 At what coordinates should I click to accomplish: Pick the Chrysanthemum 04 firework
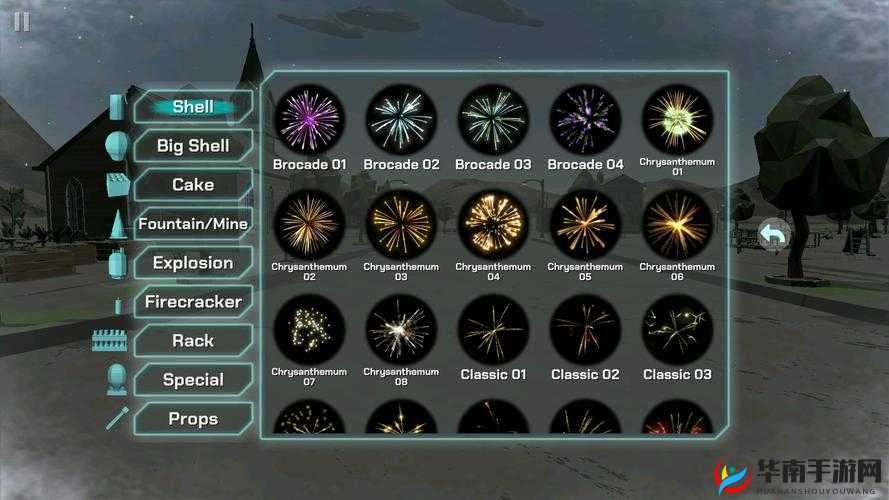pyautogui.click(x=493, y=224)
